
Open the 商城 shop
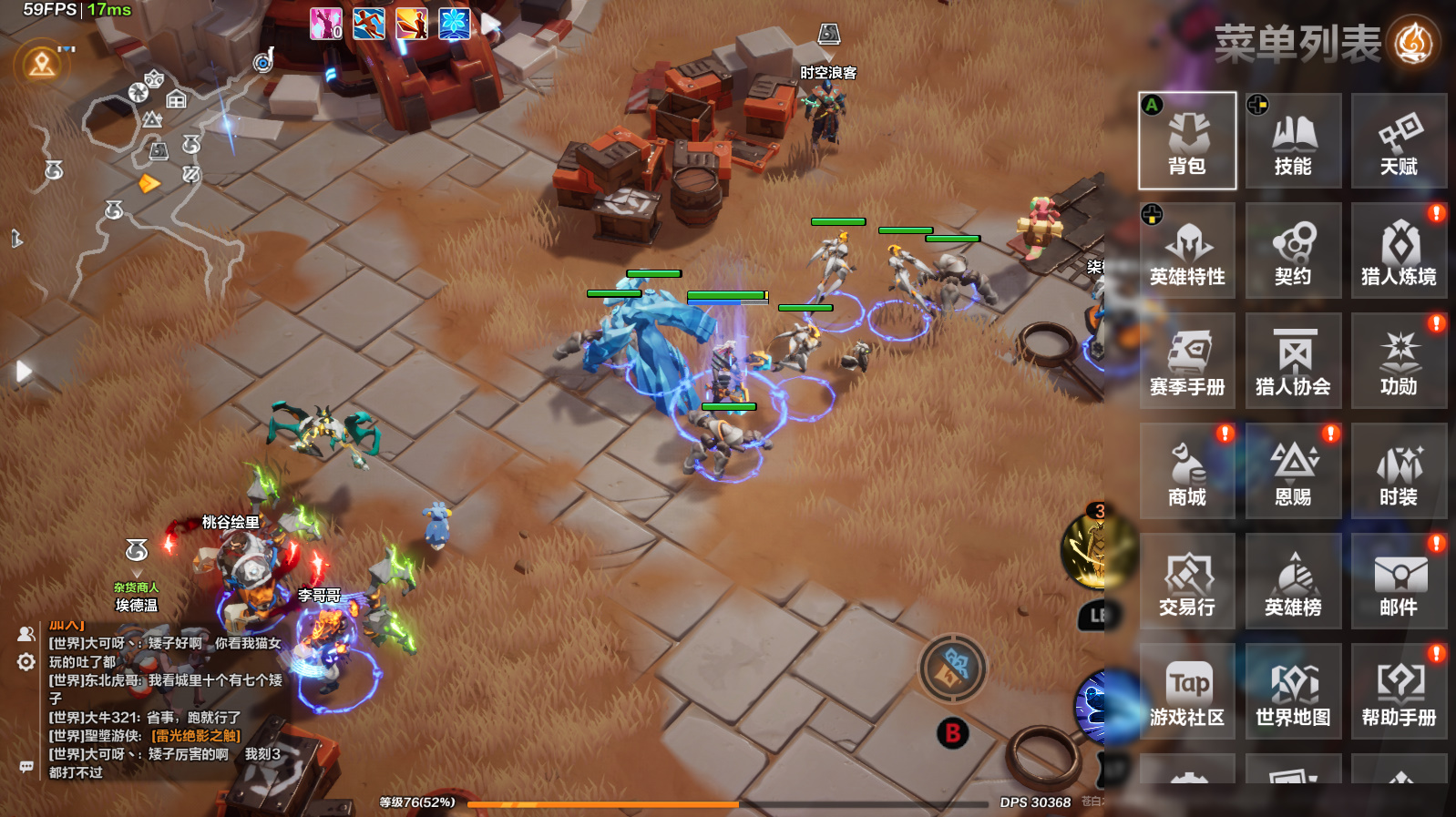click(1187, 471)
